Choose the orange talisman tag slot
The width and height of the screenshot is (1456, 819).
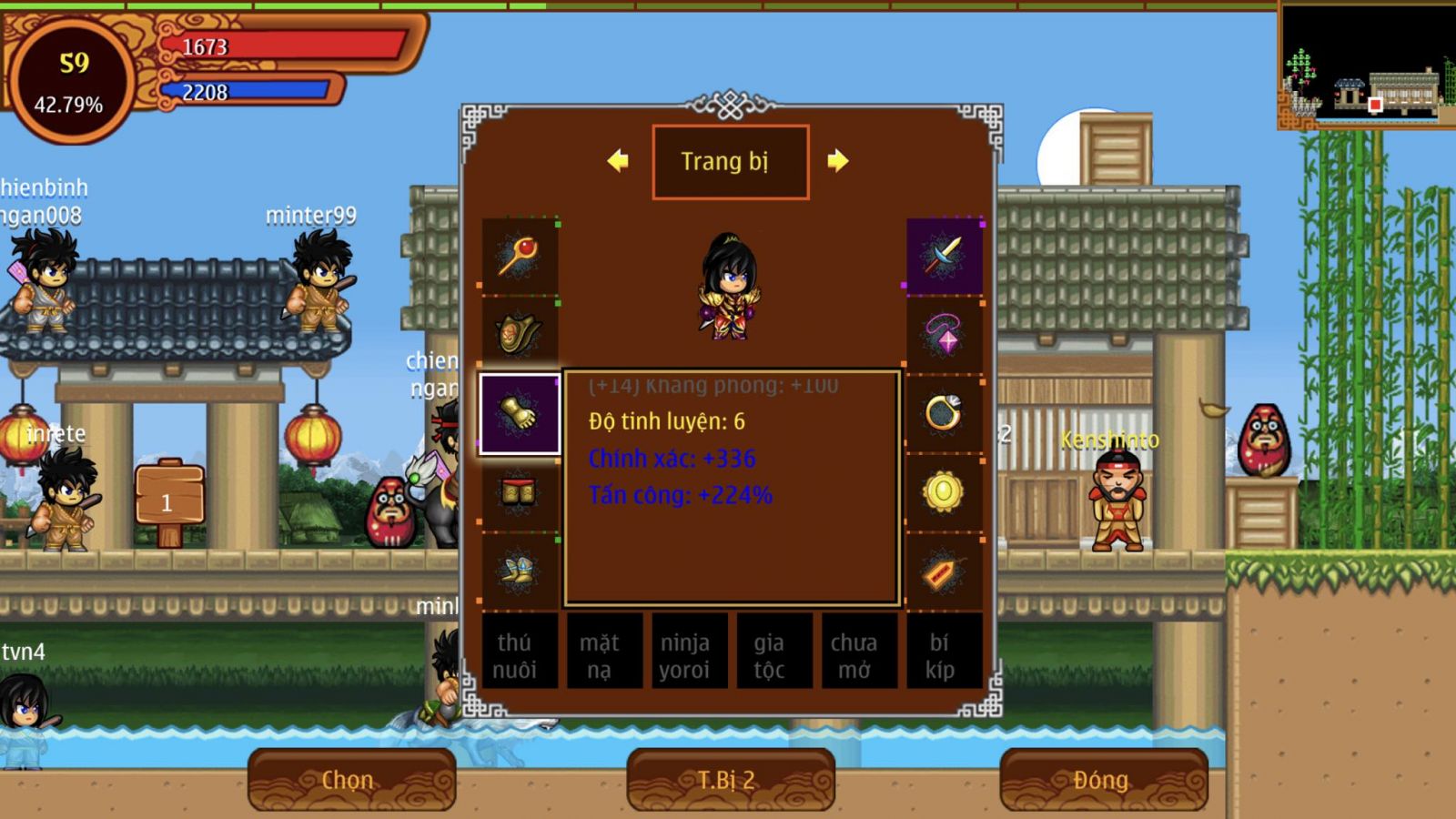coord(945,571)
